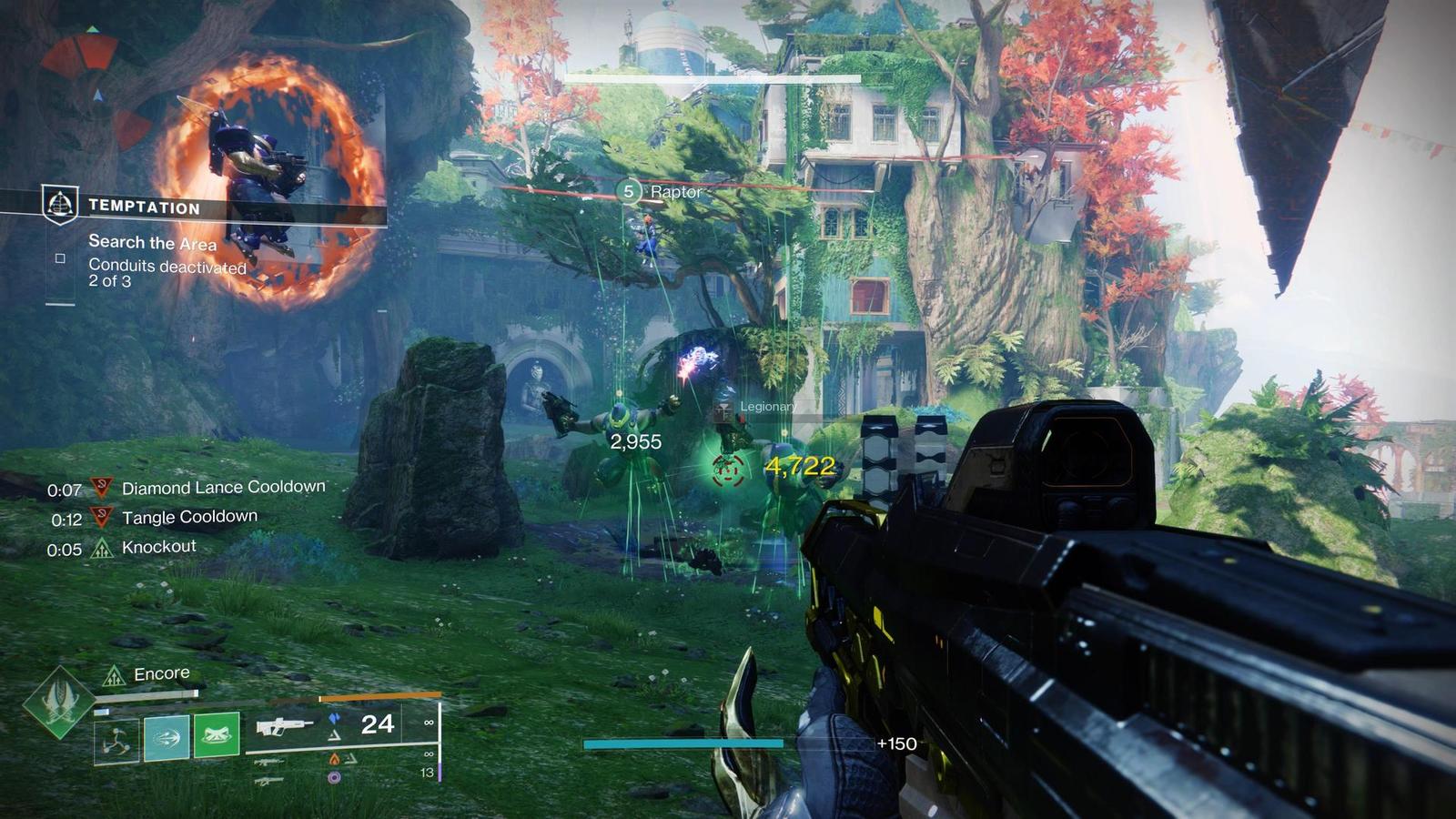Click the green diamond super ability icon

(x=59, y=702)
